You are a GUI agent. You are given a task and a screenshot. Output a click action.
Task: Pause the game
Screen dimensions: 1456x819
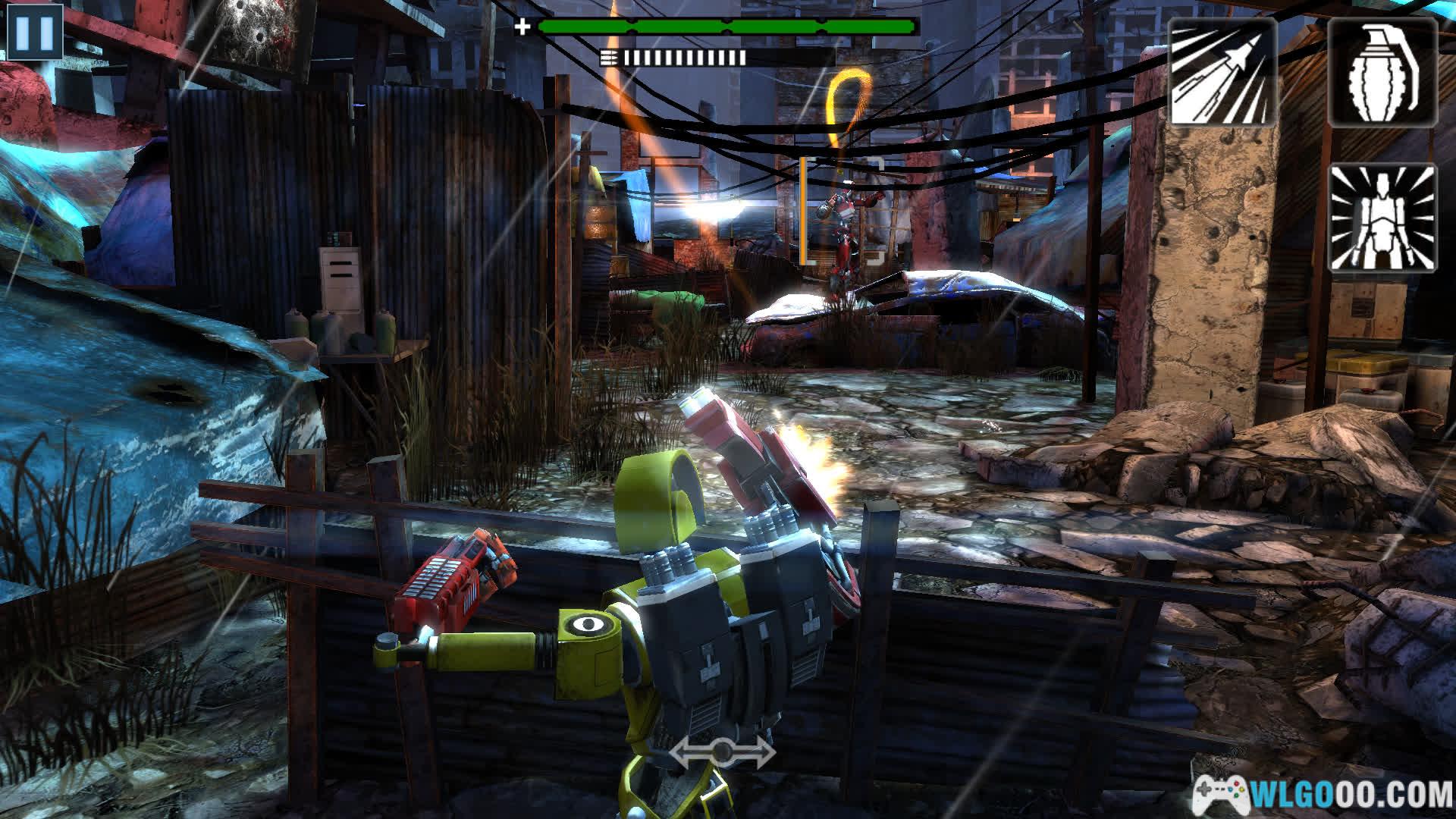pos(34,31)
